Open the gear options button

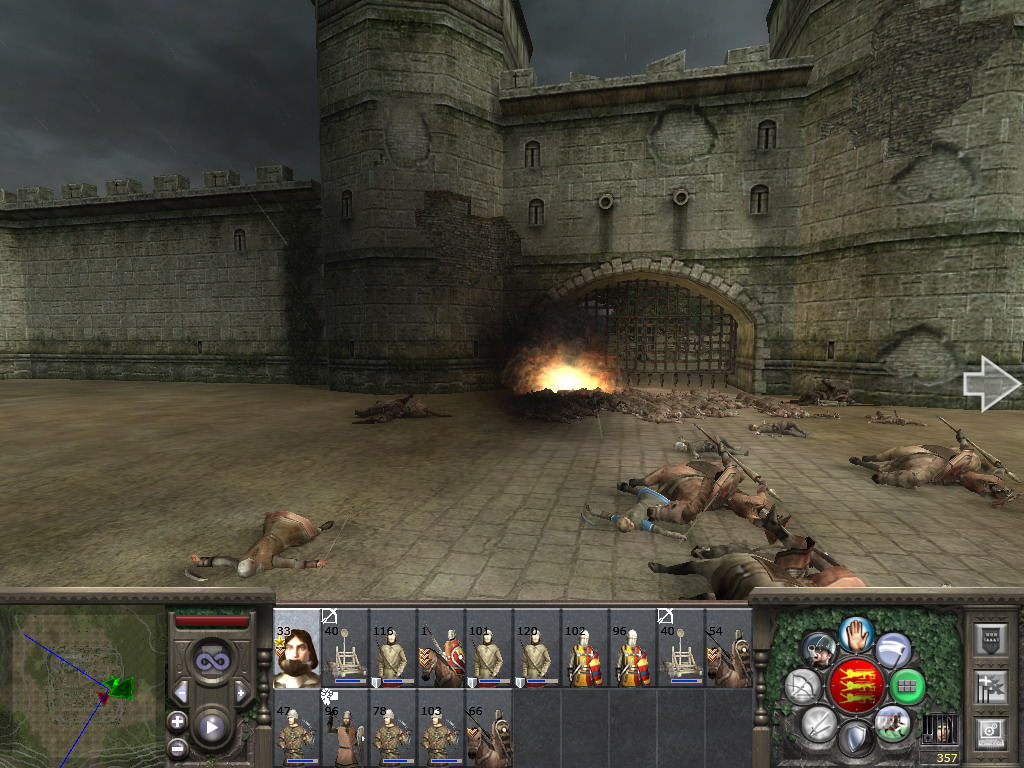(x=989, y=731)
